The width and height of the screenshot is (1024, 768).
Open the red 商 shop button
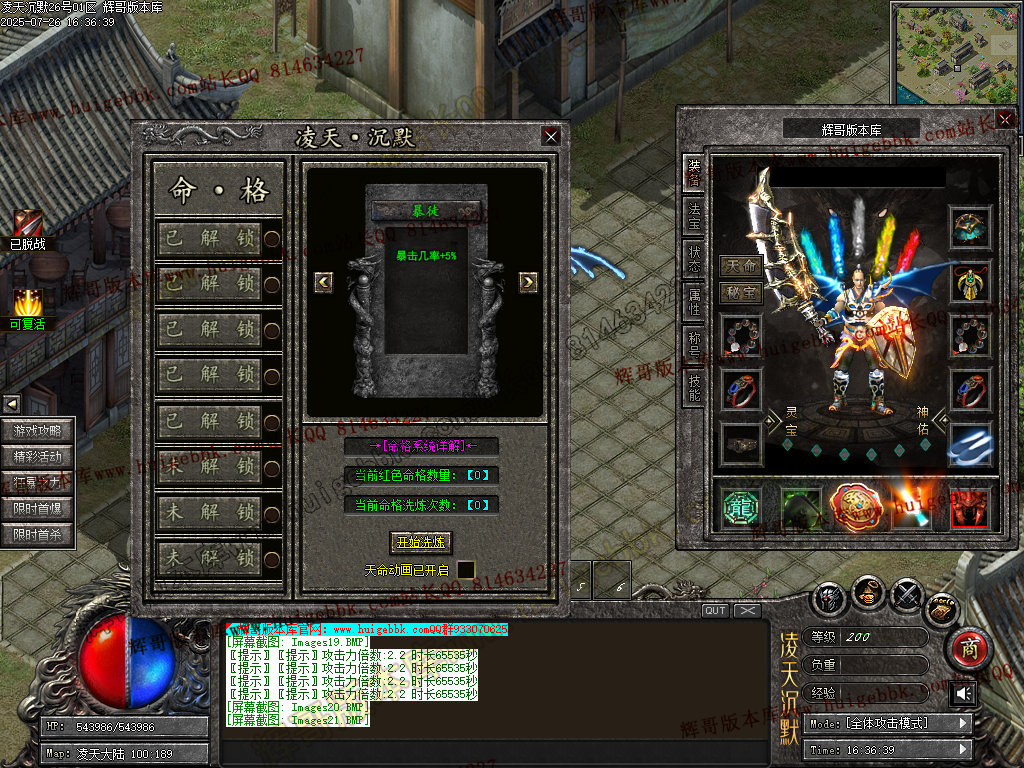[967, 649]
